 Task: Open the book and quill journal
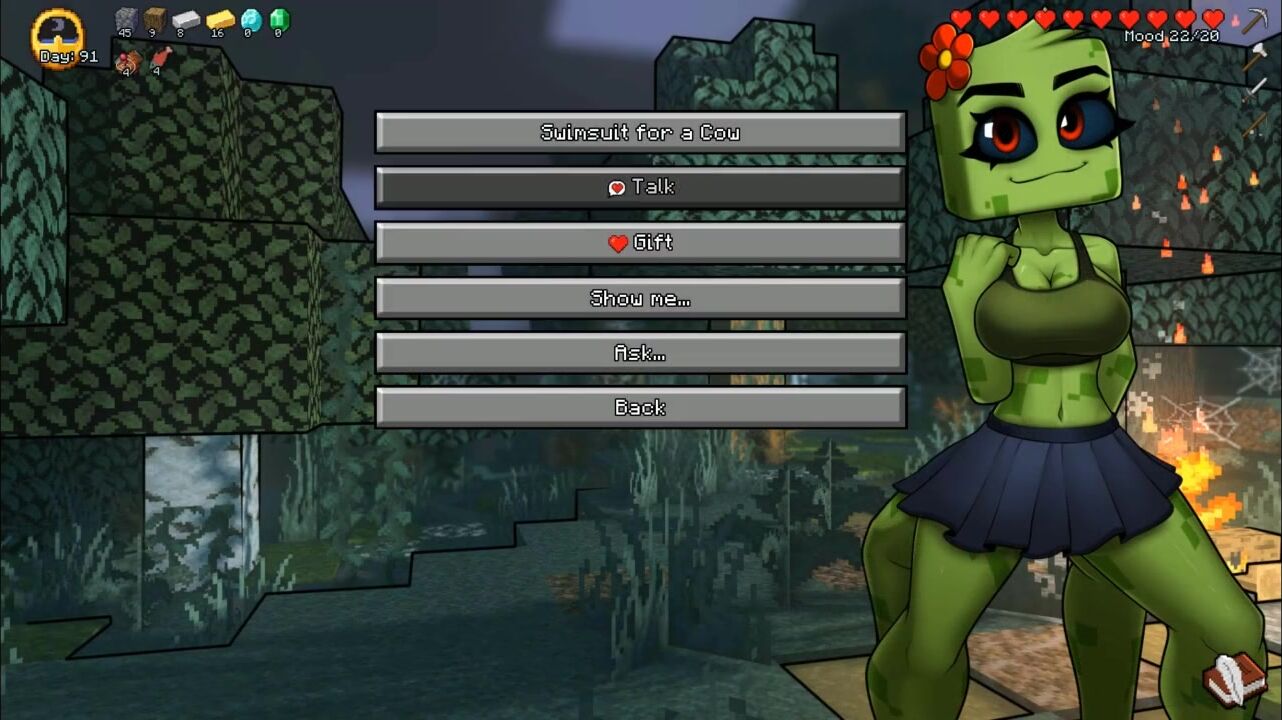pos(1234,679)
